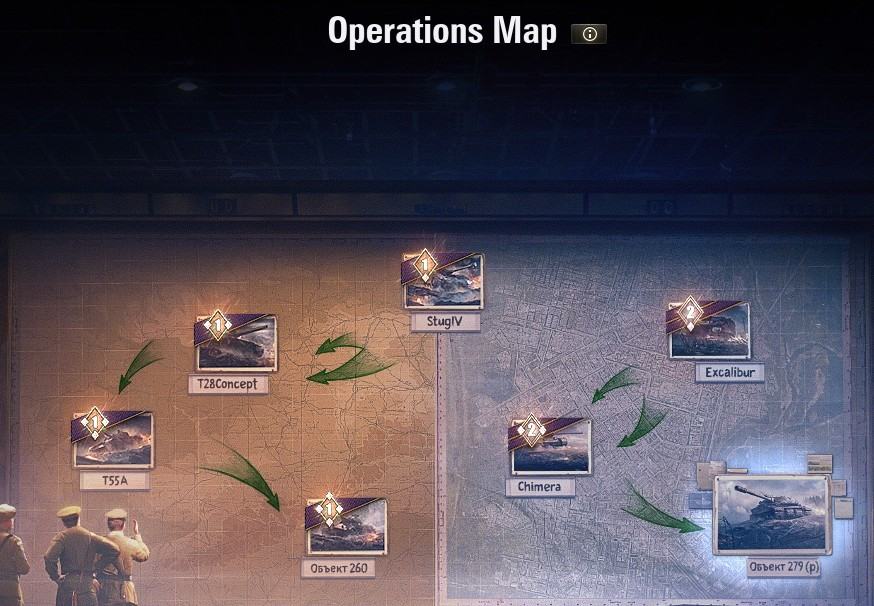Open the T55A operation card
Screen dimensions: 874x606
coord(114,441)
